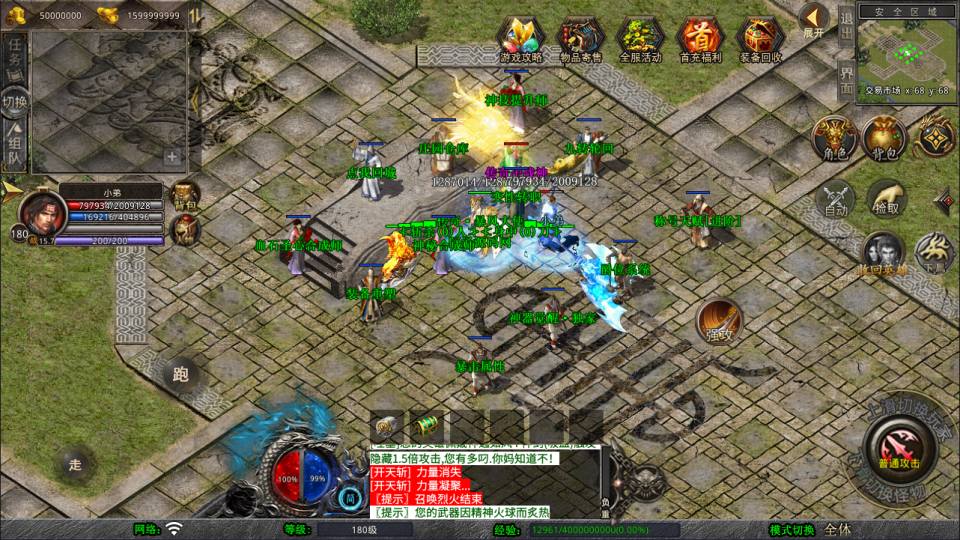The image size is (960, 540).
Task: Open the 全服活动 server events menu
Action: [641, 38]
